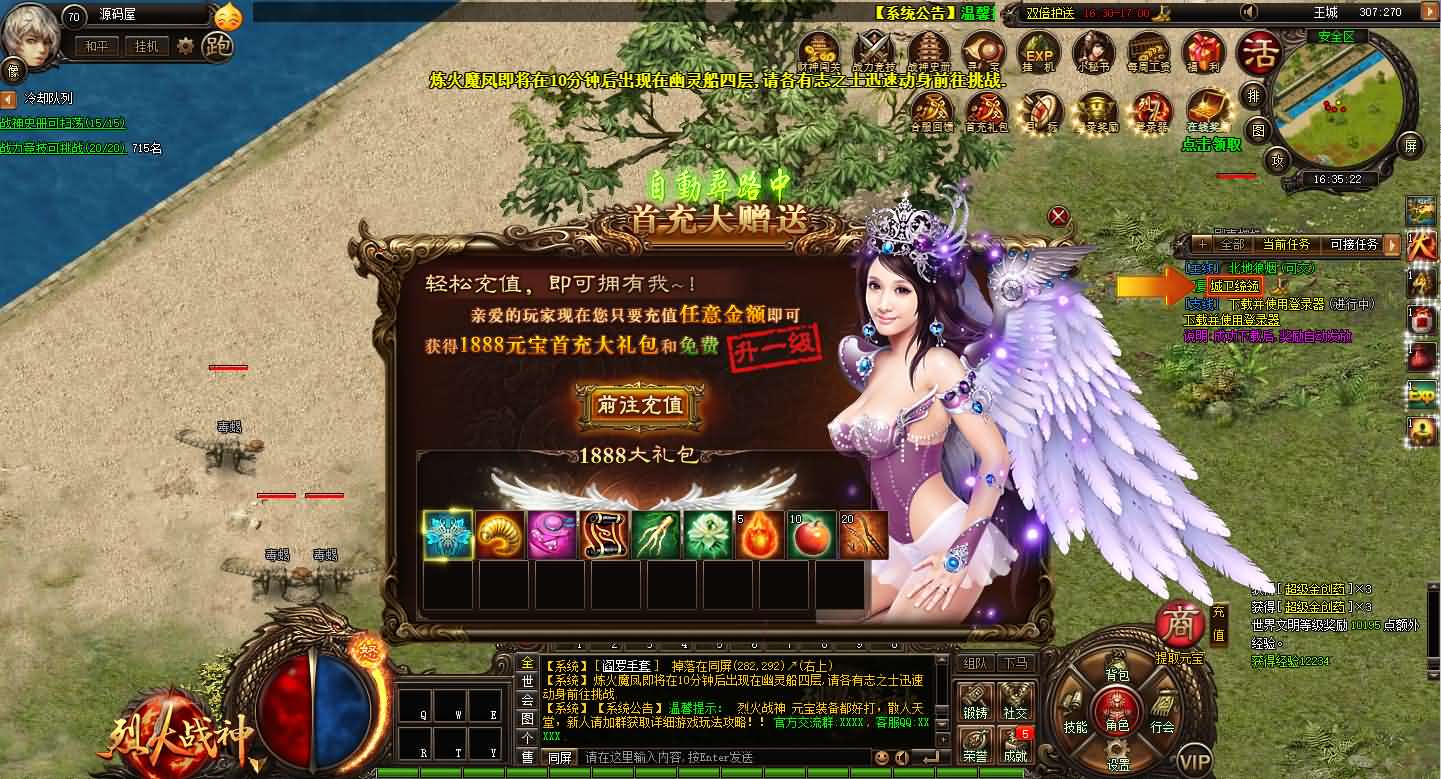Open the 设置 settings gear icon
Screen dimensions: 1441x779
1118,749
